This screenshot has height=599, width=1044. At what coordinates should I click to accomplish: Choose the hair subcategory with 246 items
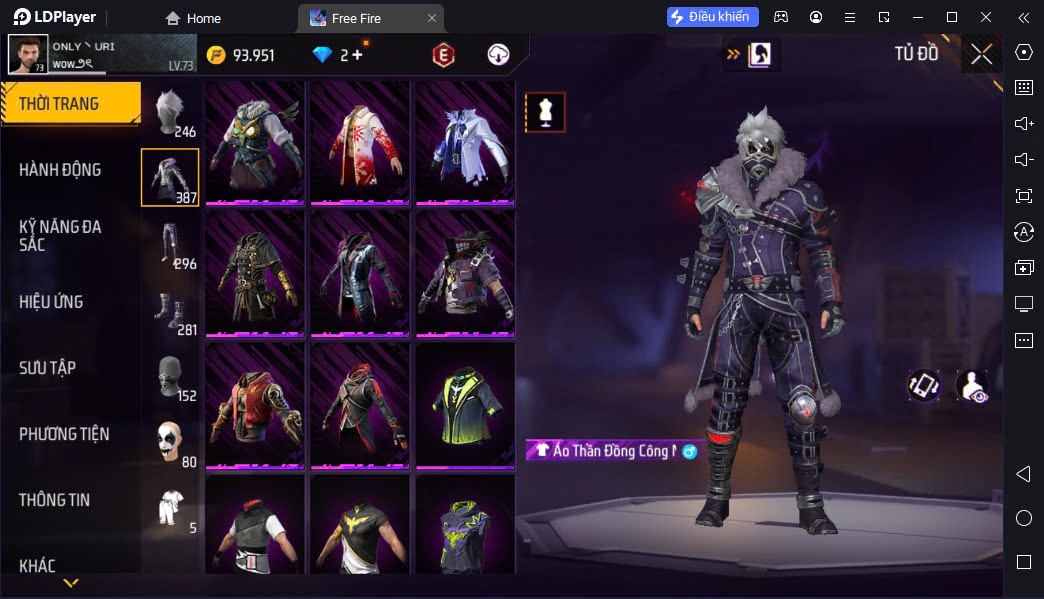pyautogui.click(x=171, y=112)
